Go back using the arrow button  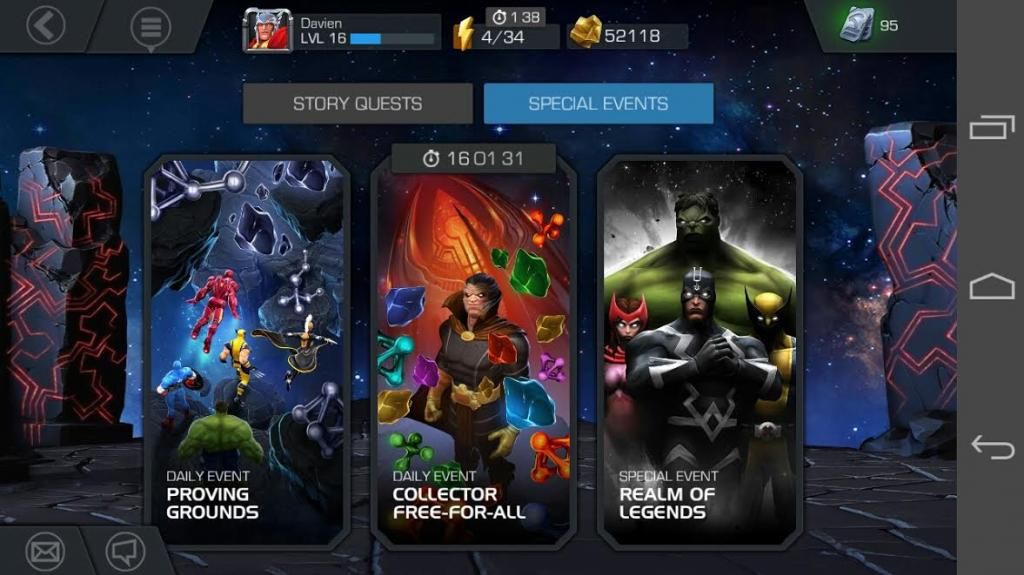coord(45,25)
